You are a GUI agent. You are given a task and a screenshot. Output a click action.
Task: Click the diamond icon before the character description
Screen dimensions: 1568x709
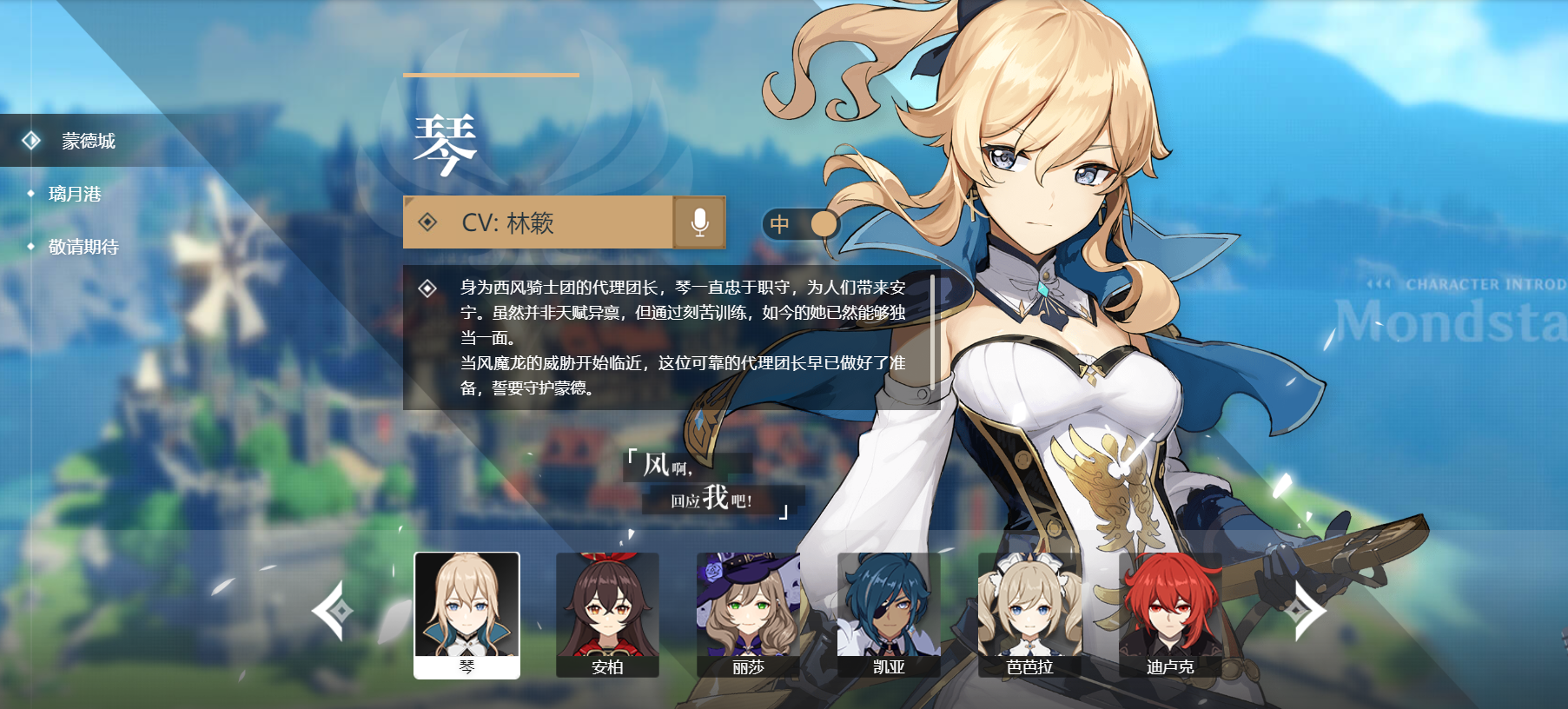point(427,287)
